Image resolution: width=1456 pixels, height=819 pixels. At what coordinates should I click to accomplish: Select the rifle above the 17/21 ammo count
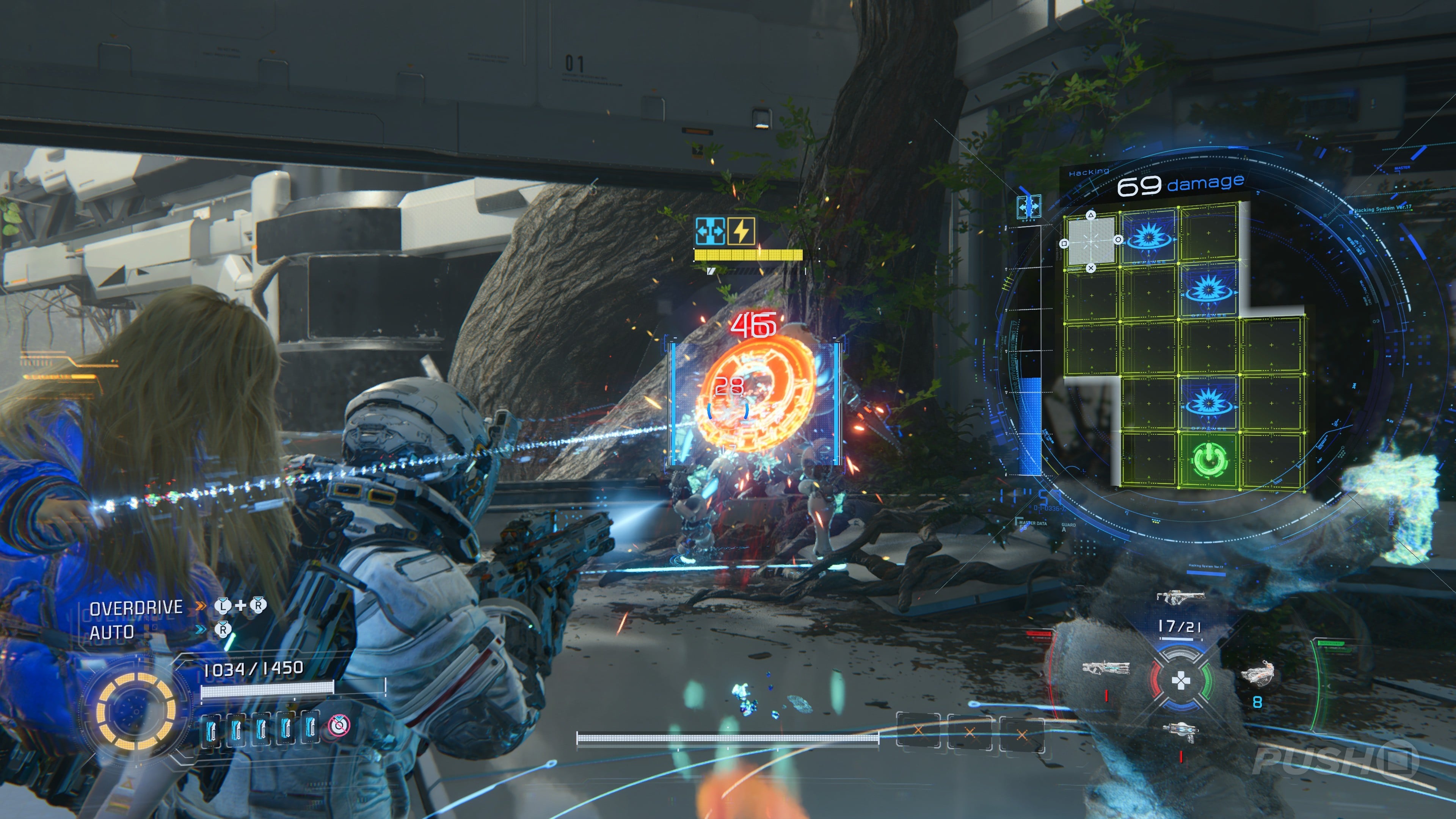1180,596
